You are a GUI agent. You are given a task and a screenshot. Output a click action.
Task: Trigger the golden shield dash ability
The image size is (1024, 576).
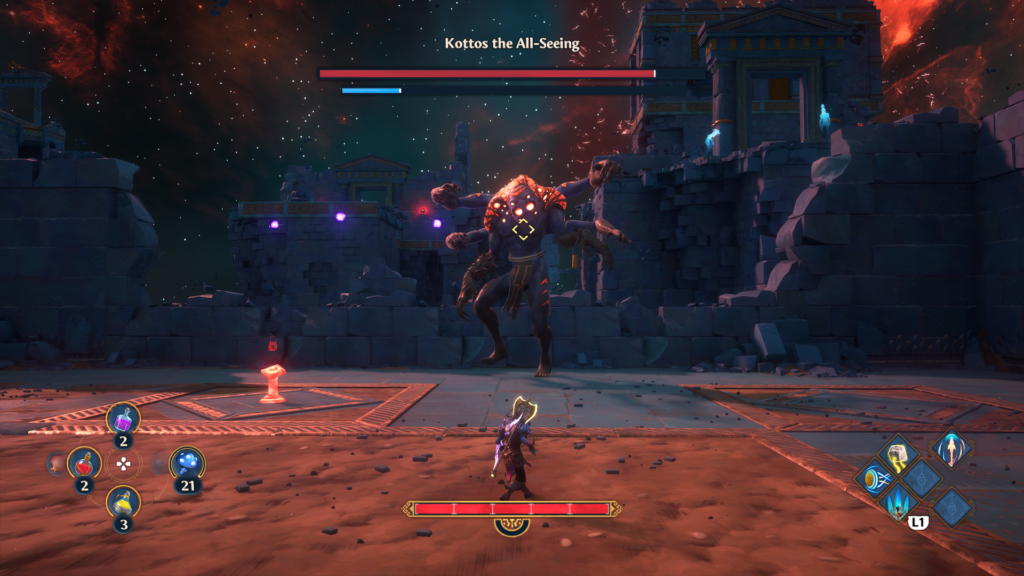(874, 479)
